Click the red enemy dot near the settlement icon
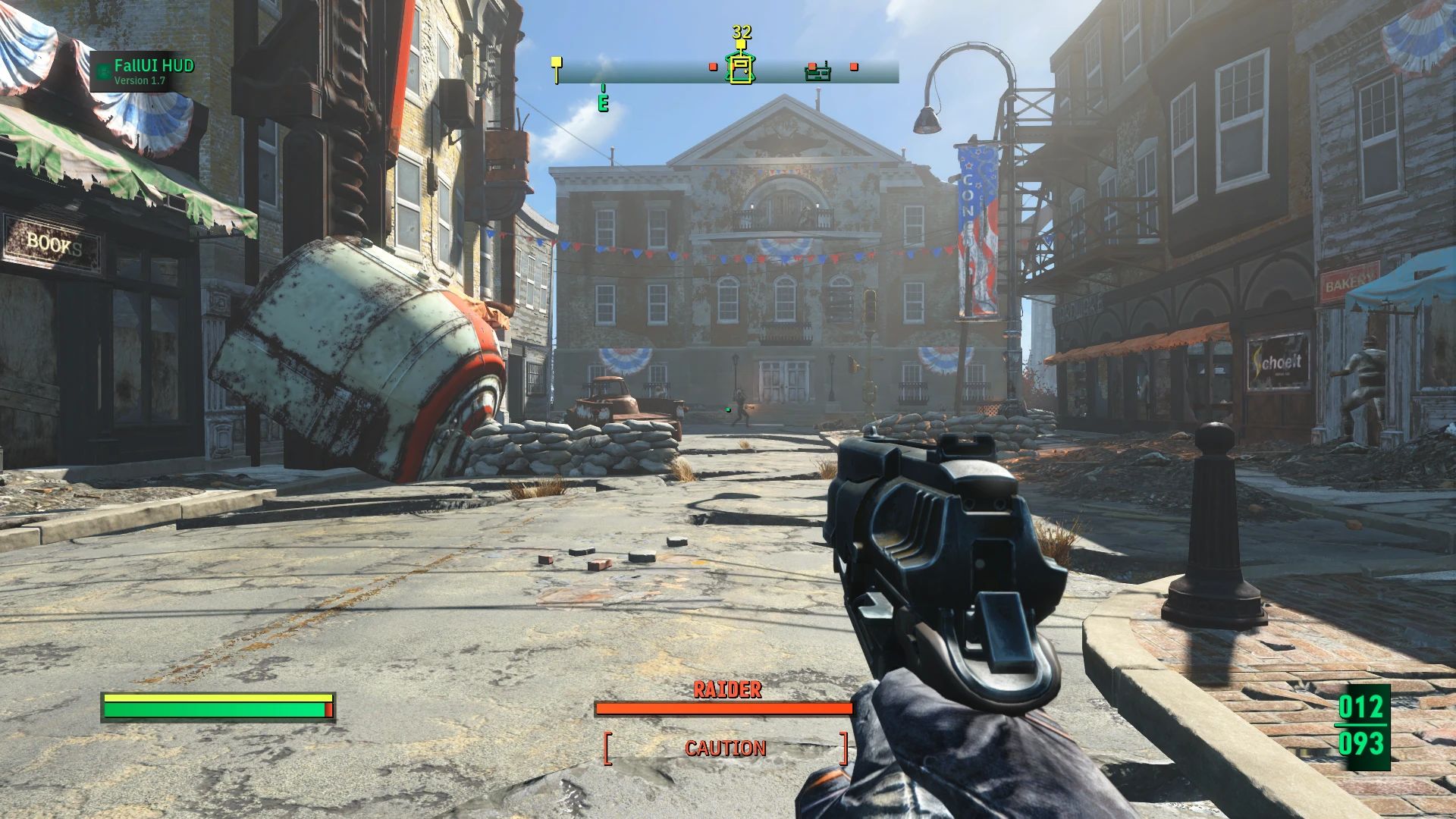 coord(812,66)
